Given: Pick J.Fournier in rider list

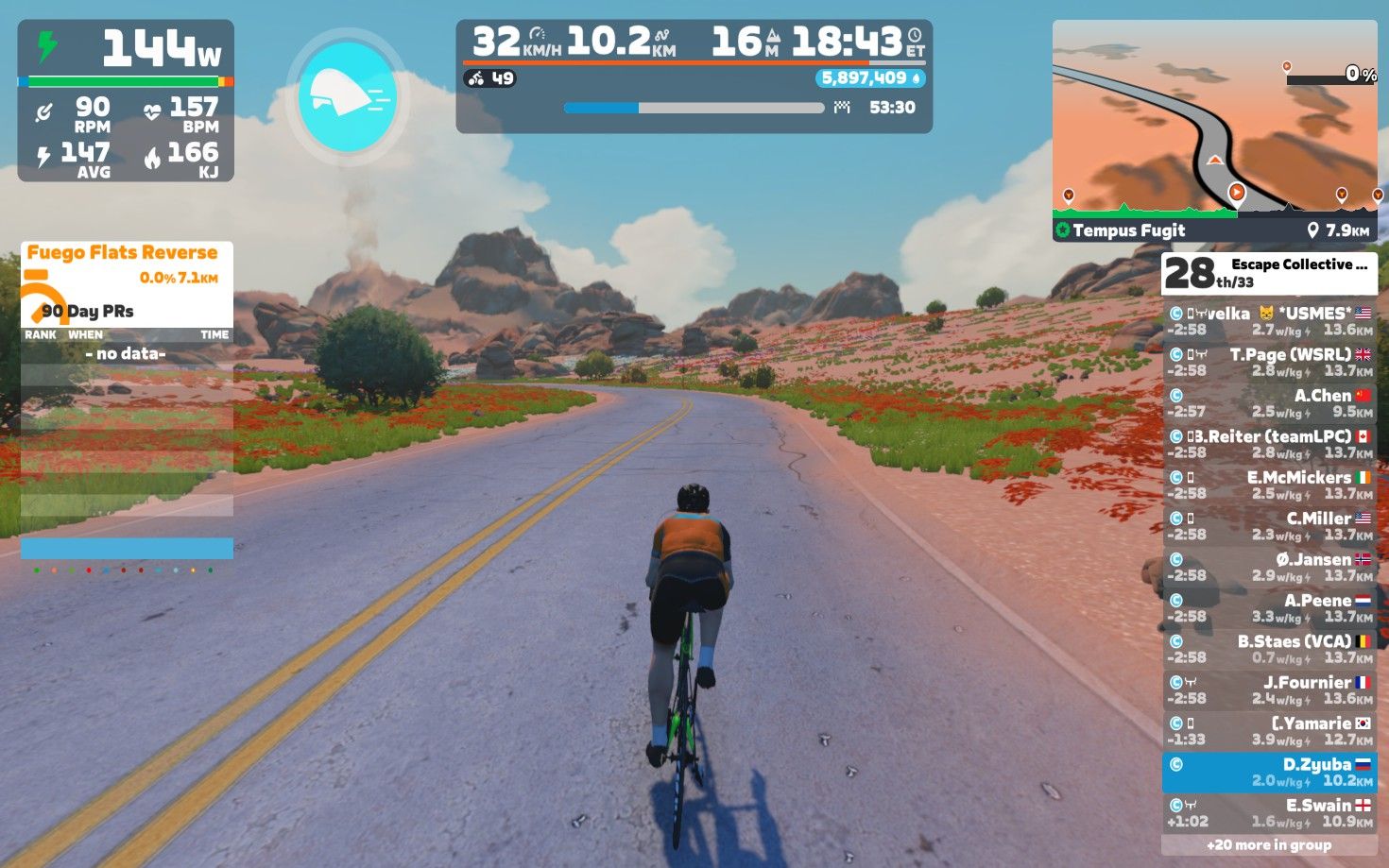Looking at the screenshot, I should pyautogui.click(x=1269, y=689).
